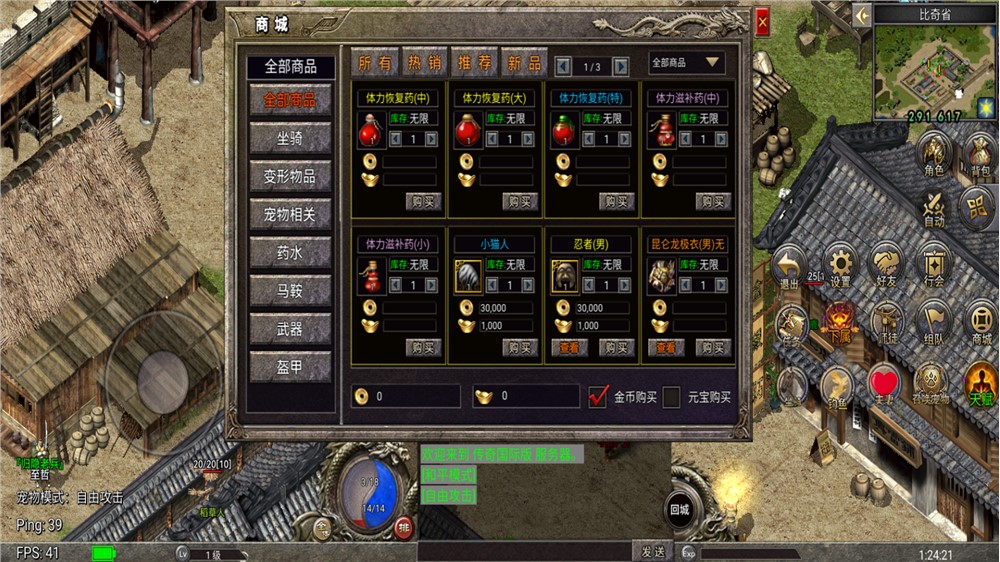Screen dimensions: 1000x562
Task: Select the 坐骑 mount category
Action: [x=290, y=138]
